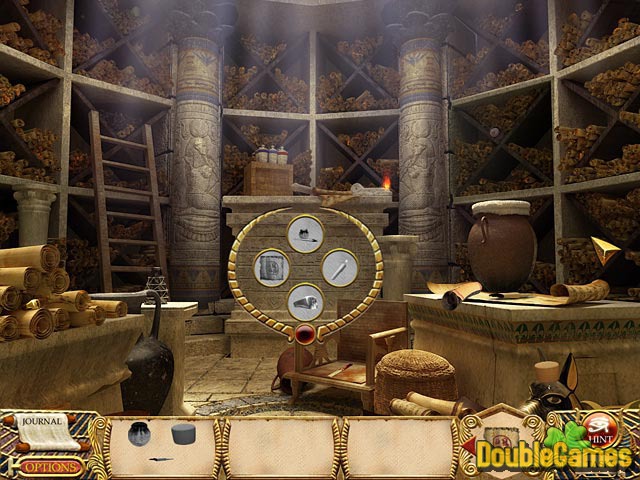Open the Journal
Screen dimensions: 640x480
(x=43, y=420)
